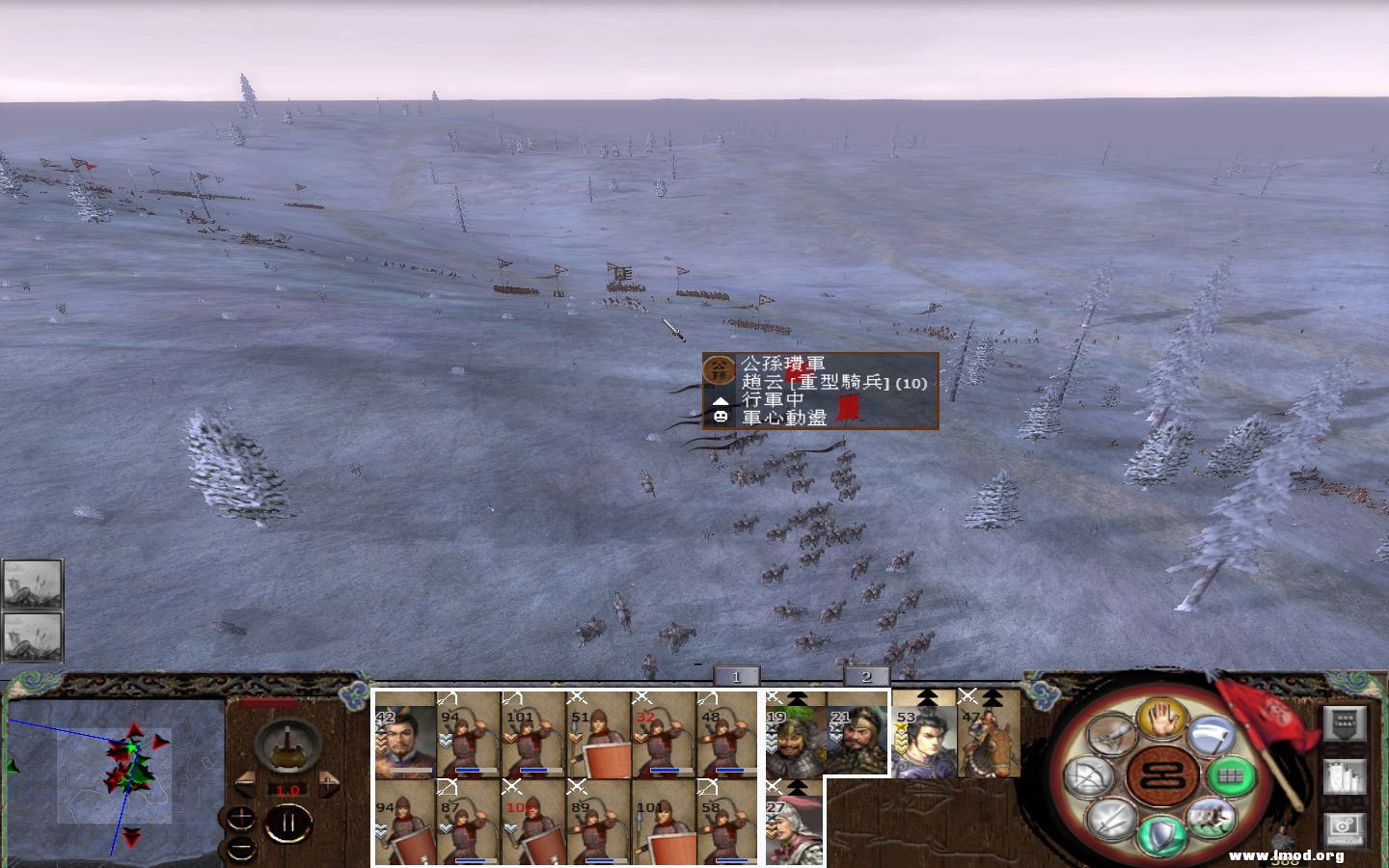The image size is (1389, 868).
Task: Click the halberd weapon icon on the command dial
Action: pos(1210,736)
